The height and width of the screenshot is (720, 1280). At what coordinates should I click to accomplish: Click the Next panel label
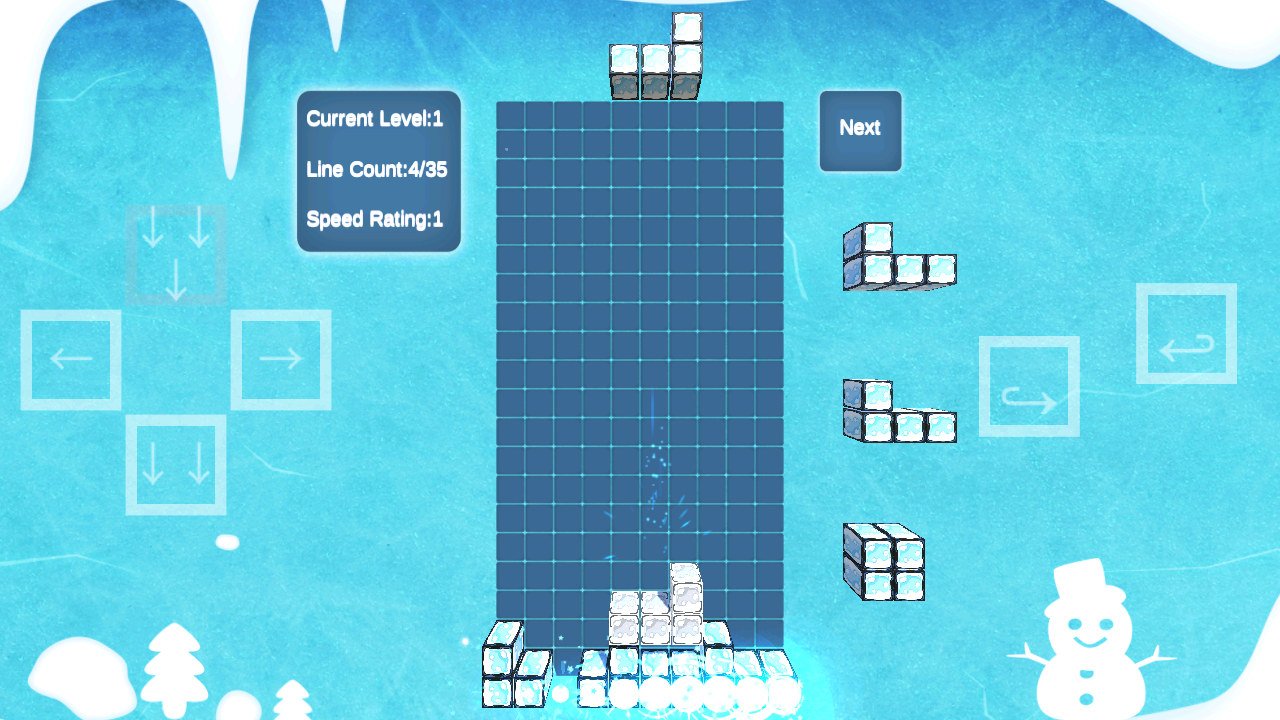tap(860, 129)
